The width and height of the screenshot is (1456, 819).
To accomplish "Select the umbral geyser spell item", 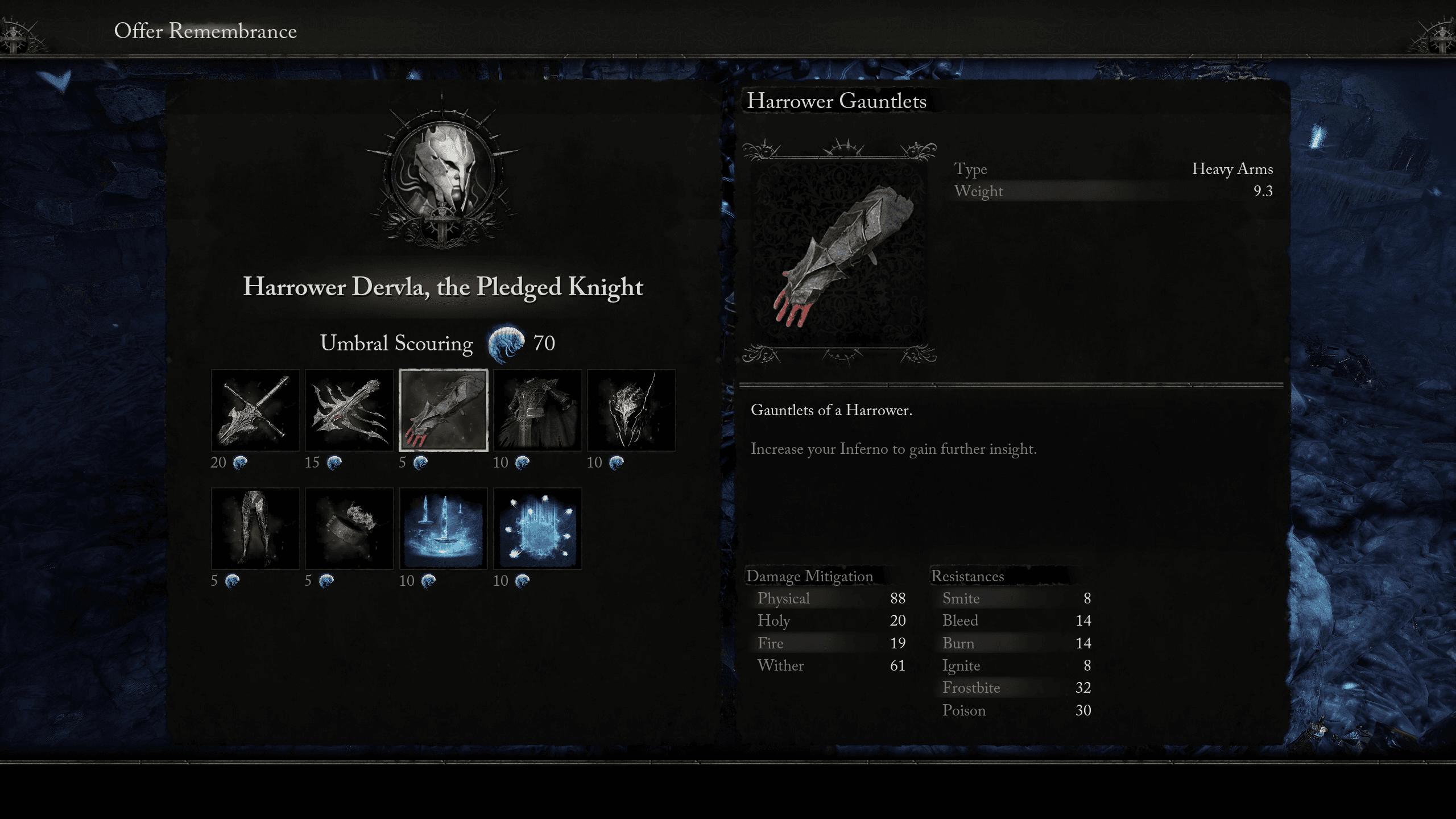I will [x=443, y=529].
